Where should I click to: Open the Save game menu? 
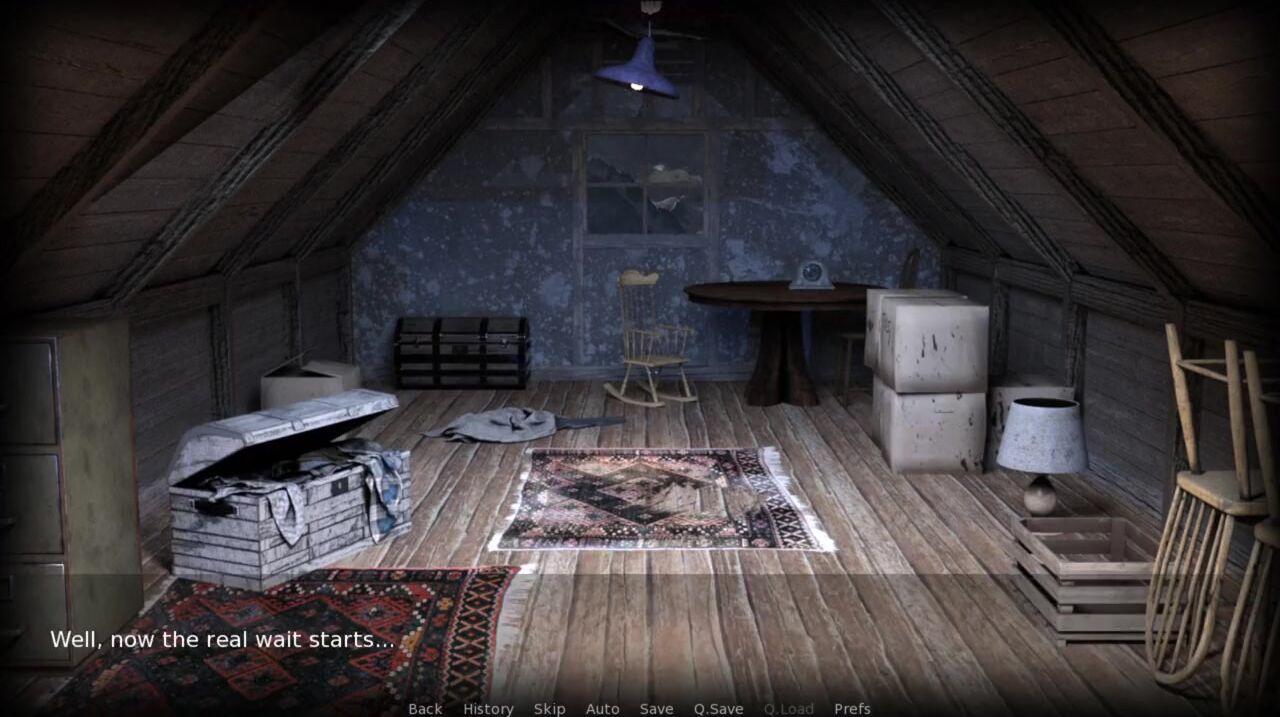[656, 708]
